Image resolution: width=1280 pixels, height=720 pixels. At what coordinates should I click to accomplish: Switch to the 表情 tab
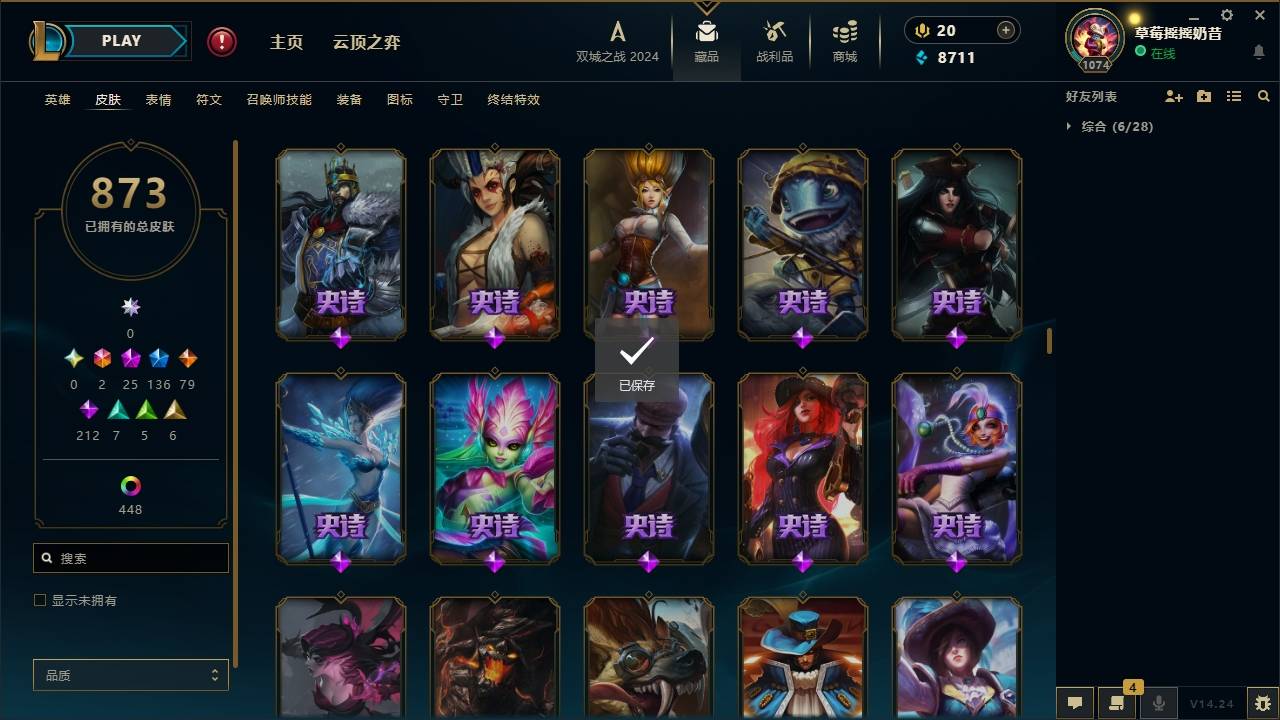click(158, 100)
